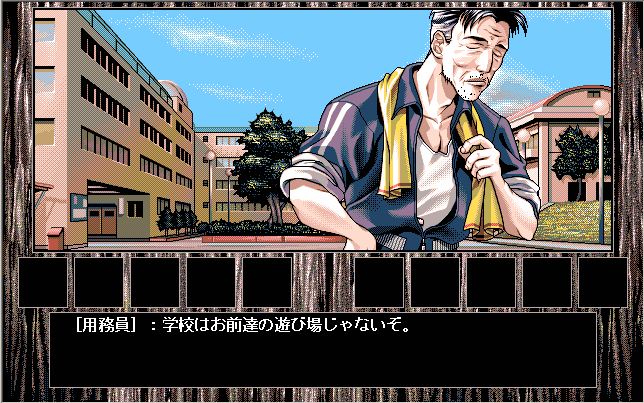This screenshot has height=403, width=644.
Task: Advance the janitor's dialogue text box
Action: (322, 348)
